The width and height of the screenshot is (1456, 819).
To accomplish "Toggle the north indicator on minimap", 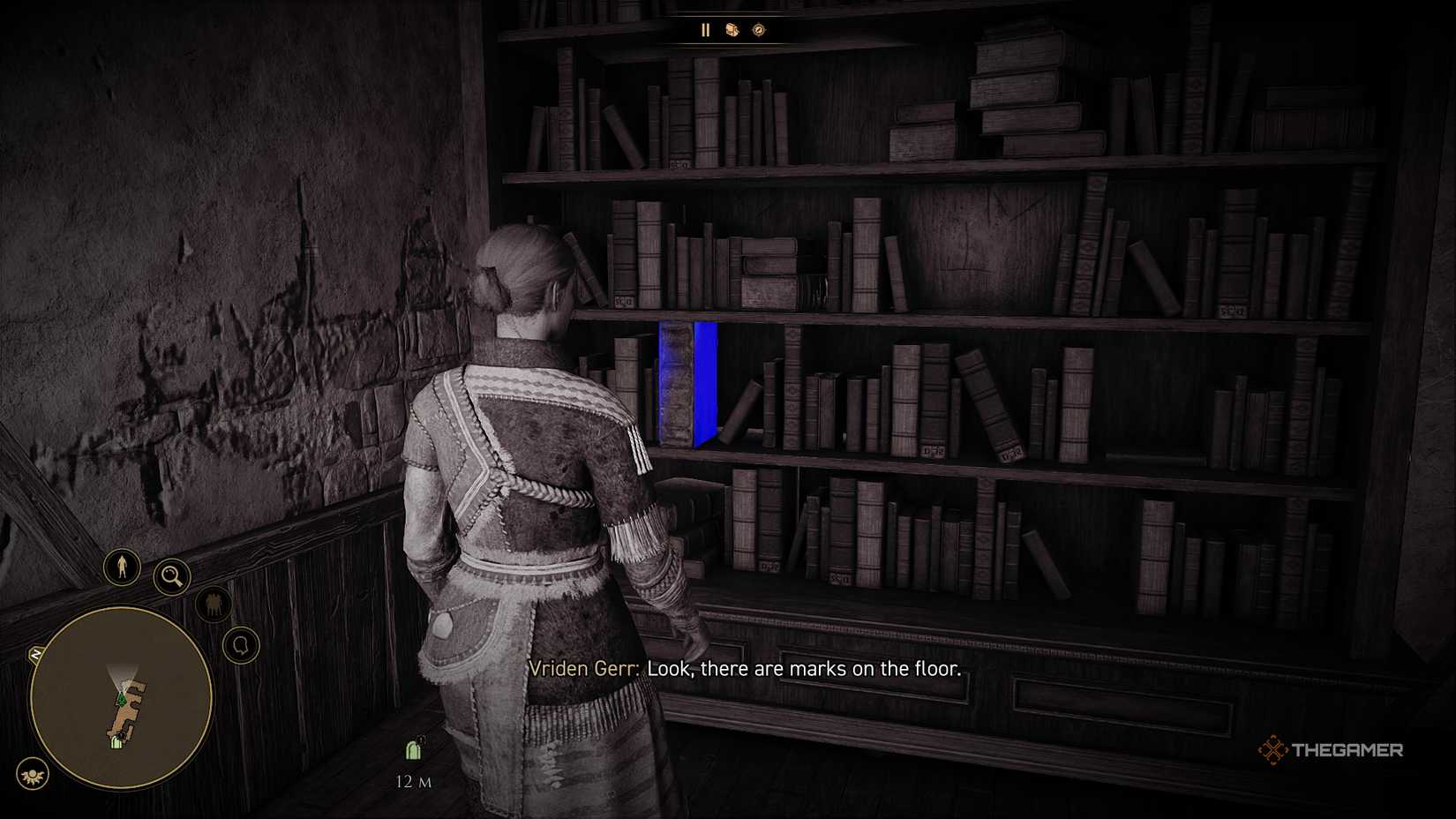I will pyautogui.click(x=36, y=651).
